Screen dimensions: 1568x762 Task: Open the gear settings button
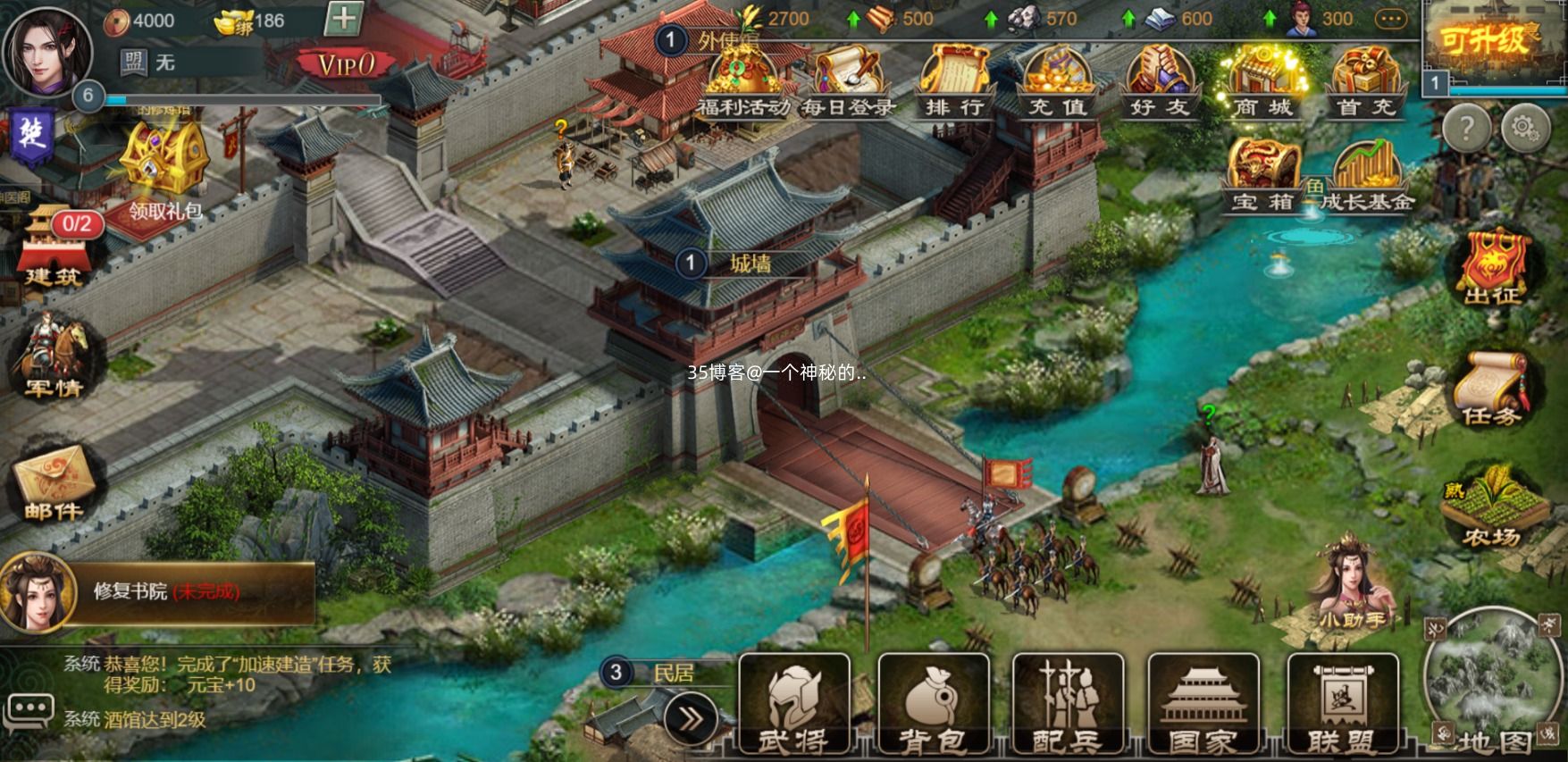point(1525,130)
